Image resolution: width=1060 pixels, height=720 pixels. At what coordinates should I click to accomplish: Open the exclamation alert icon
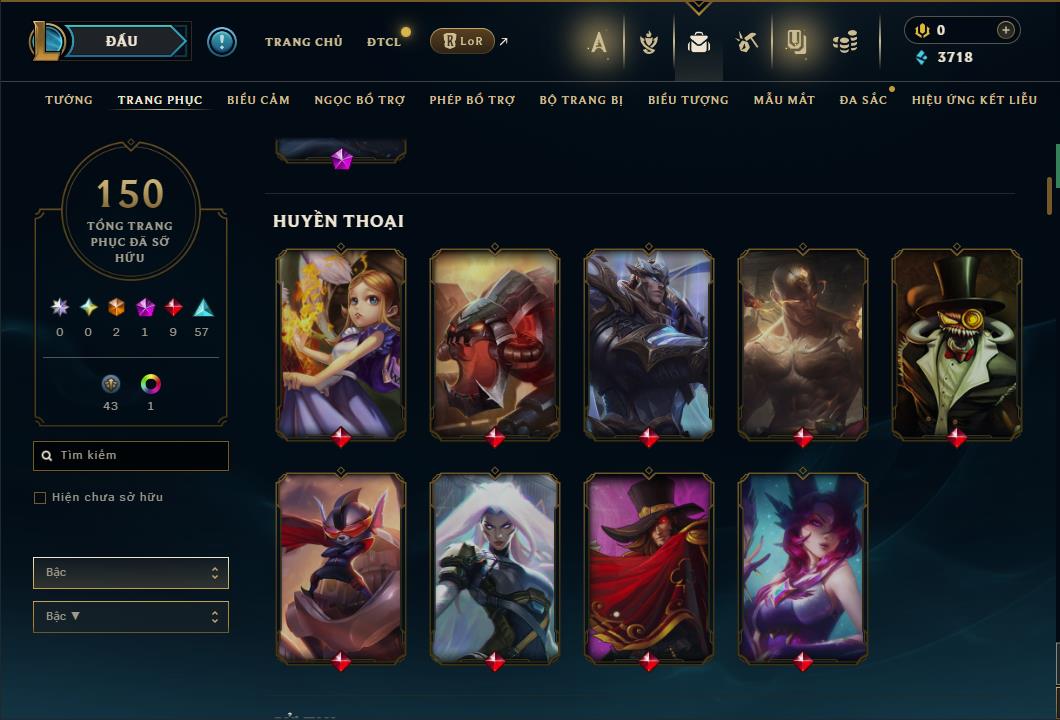[x=222, y=42]
